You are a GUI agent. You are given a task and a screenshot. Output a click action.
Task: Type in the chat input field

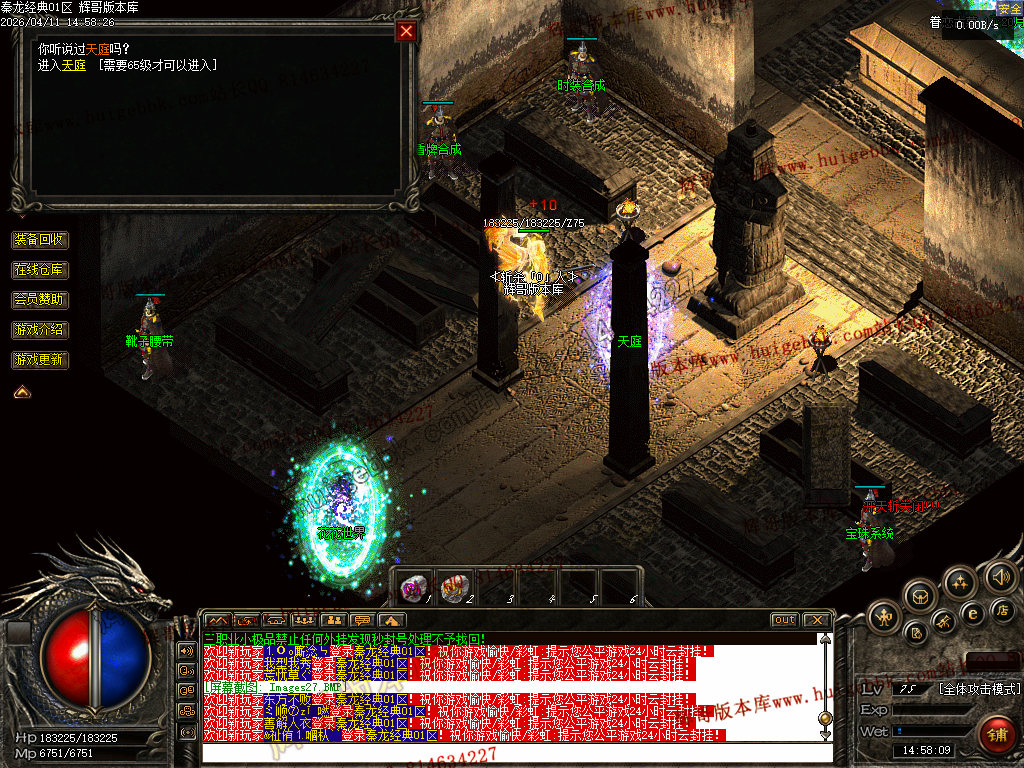(x=510, y=752)
